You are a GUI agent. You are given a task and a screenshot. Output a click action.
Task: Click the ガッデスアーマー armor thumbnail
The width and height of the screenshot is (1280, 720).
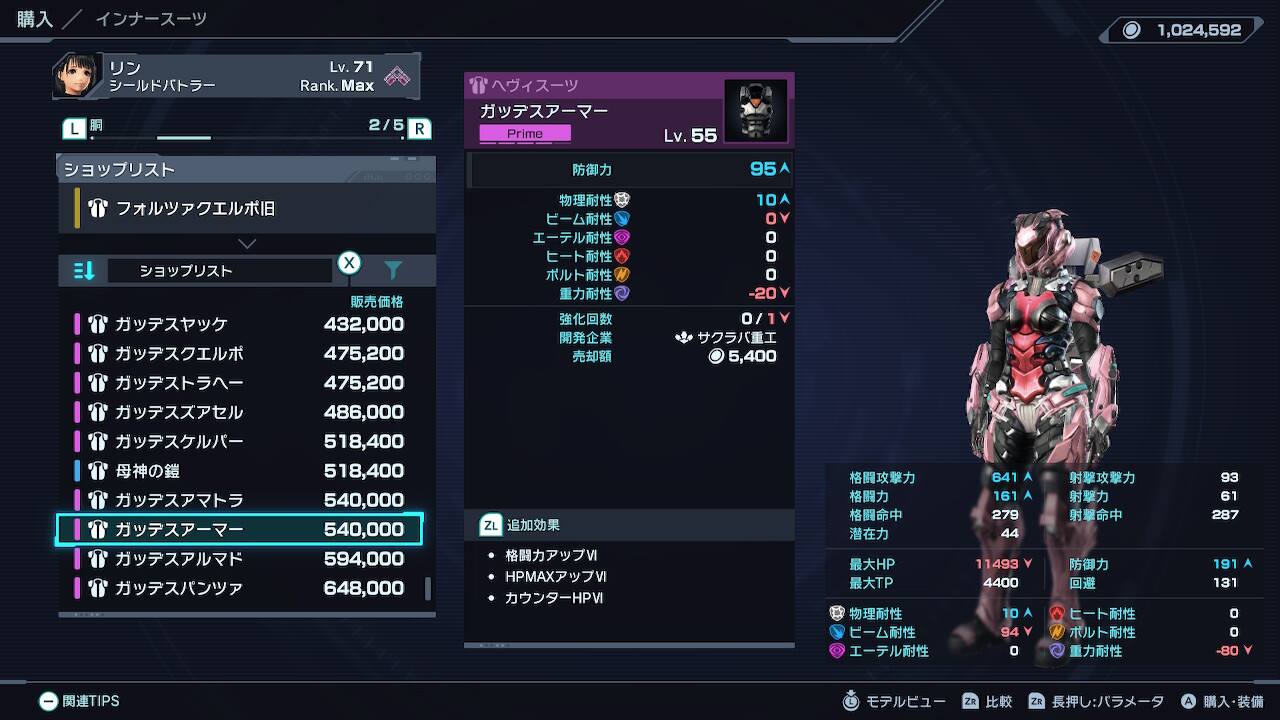click(x=755, y=111)
